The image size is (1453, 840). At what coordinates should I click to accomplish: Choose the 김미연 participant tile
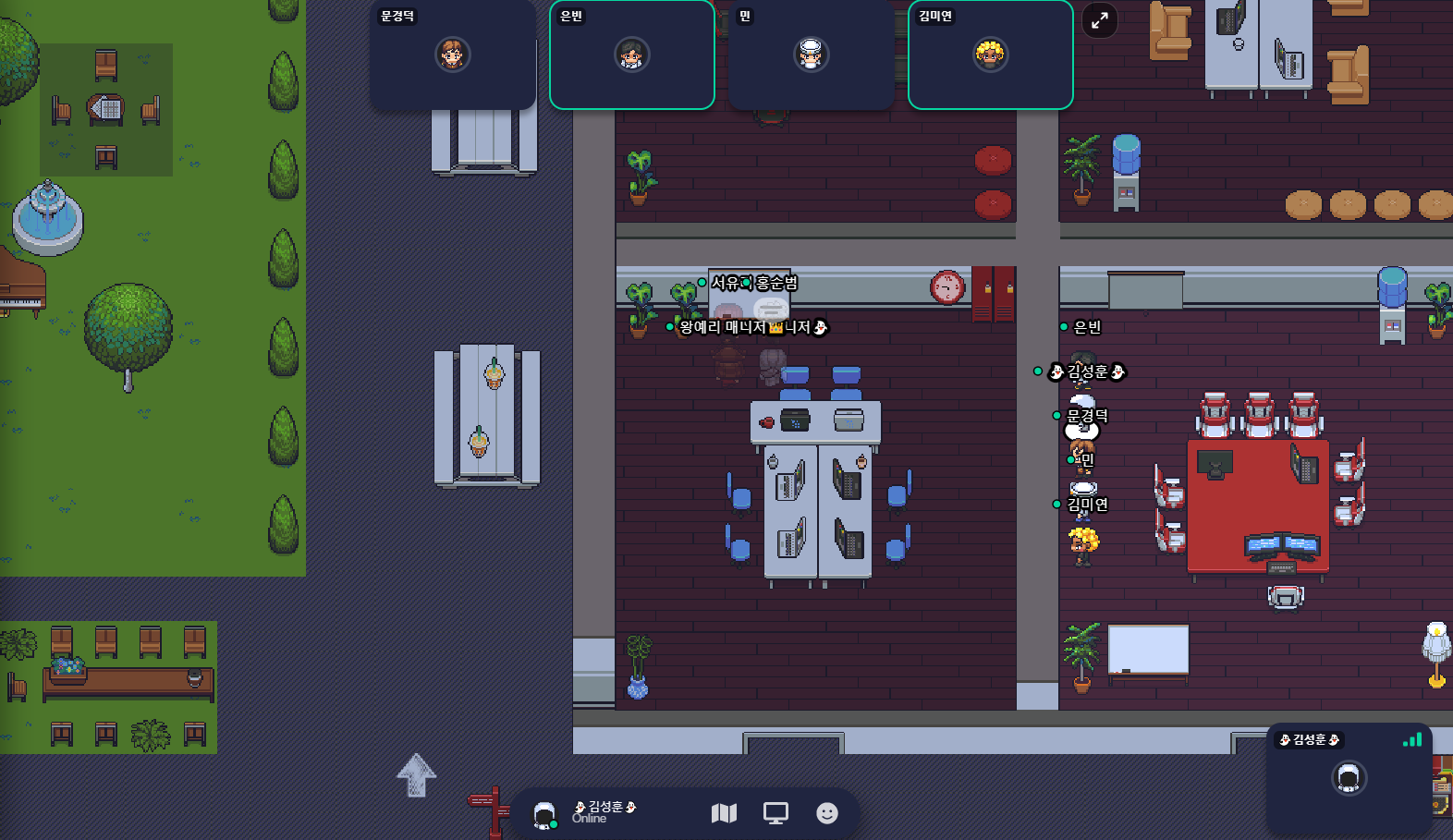pyautogui.click(x=990, y=55)
